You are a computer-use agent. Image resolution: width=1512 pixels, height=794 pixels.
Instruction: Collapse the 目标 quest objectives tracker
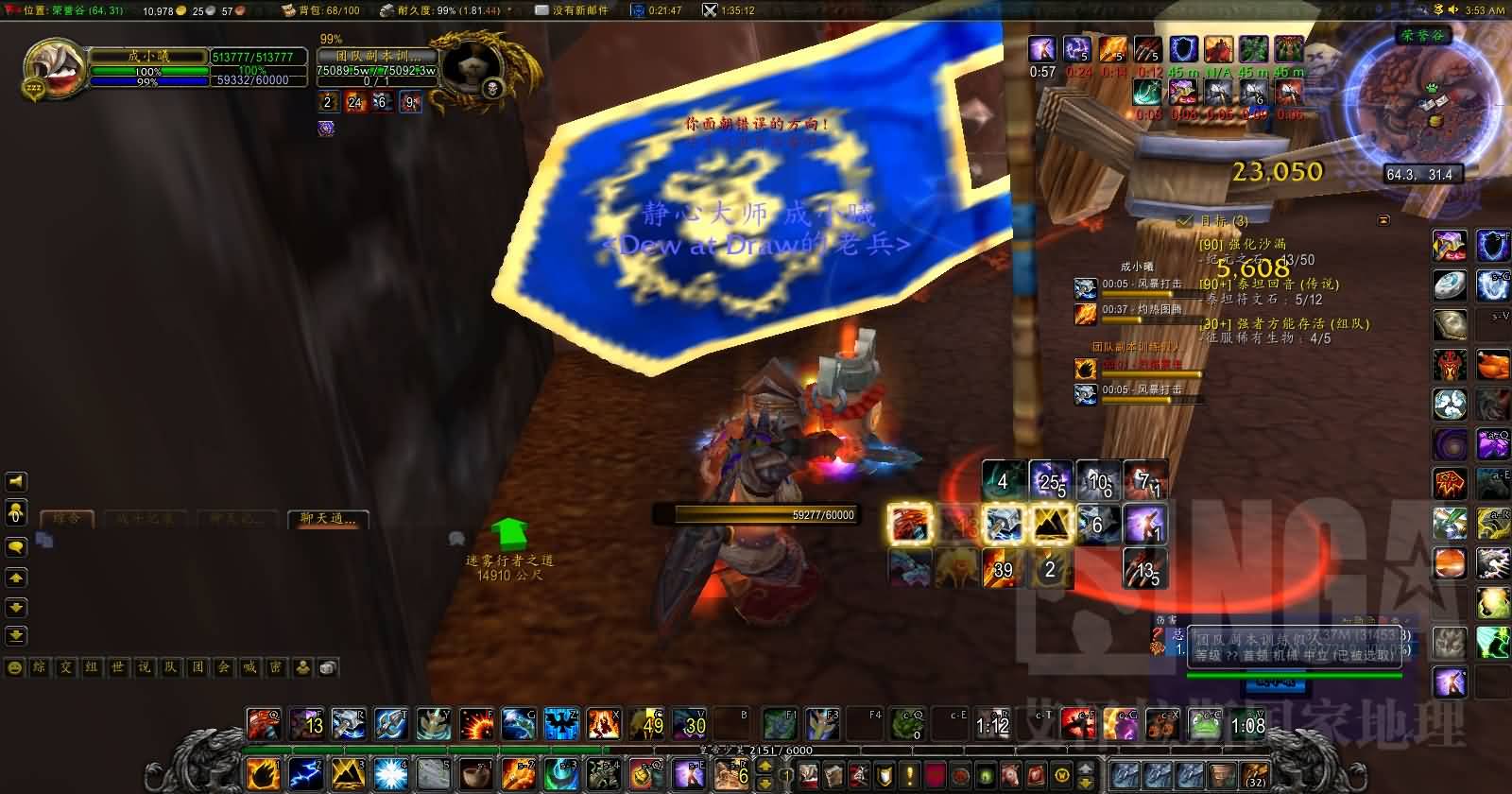pos(1384,220)
